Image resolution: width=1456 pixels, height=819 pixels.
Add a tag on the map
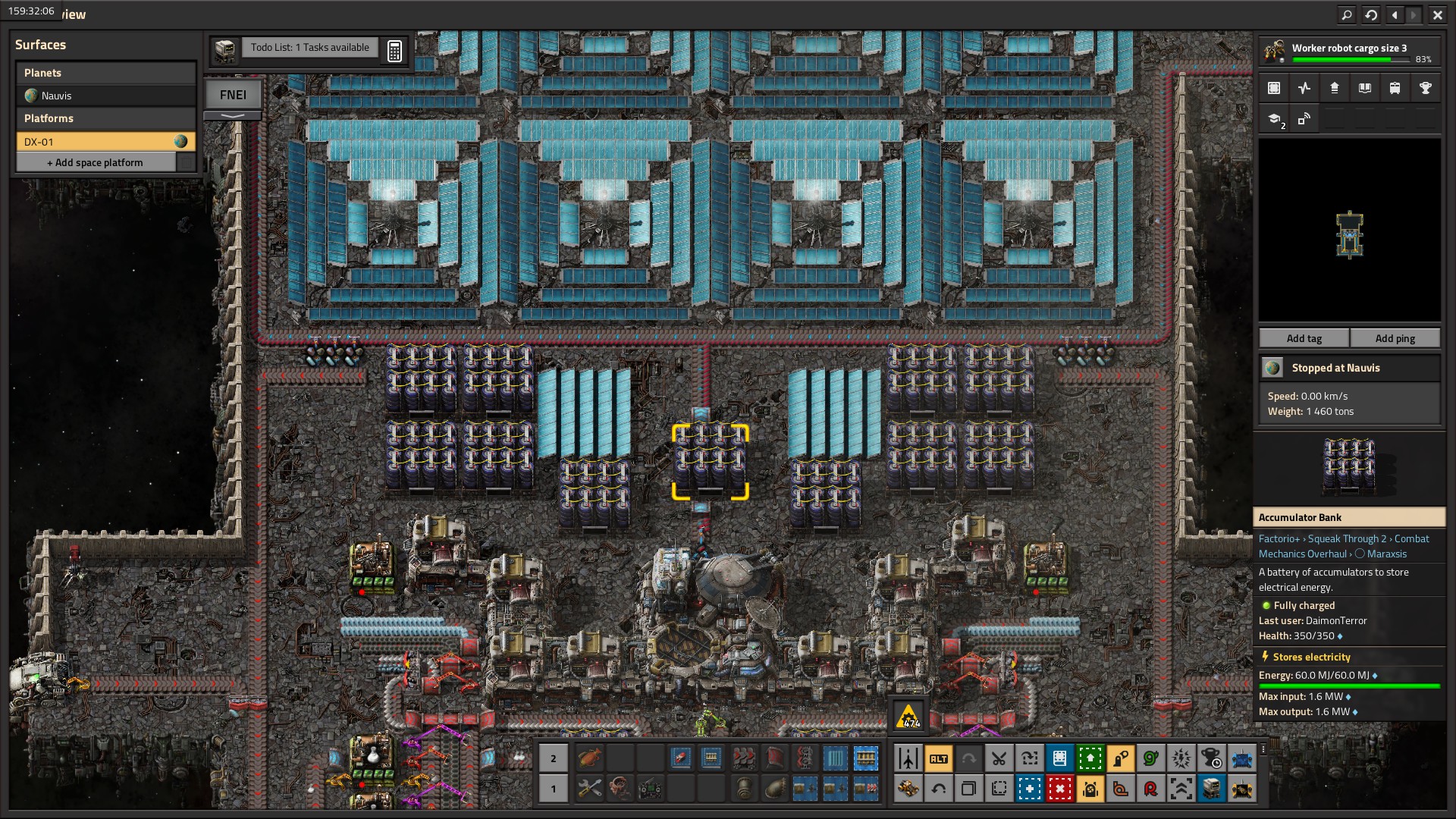(1304, 338)
